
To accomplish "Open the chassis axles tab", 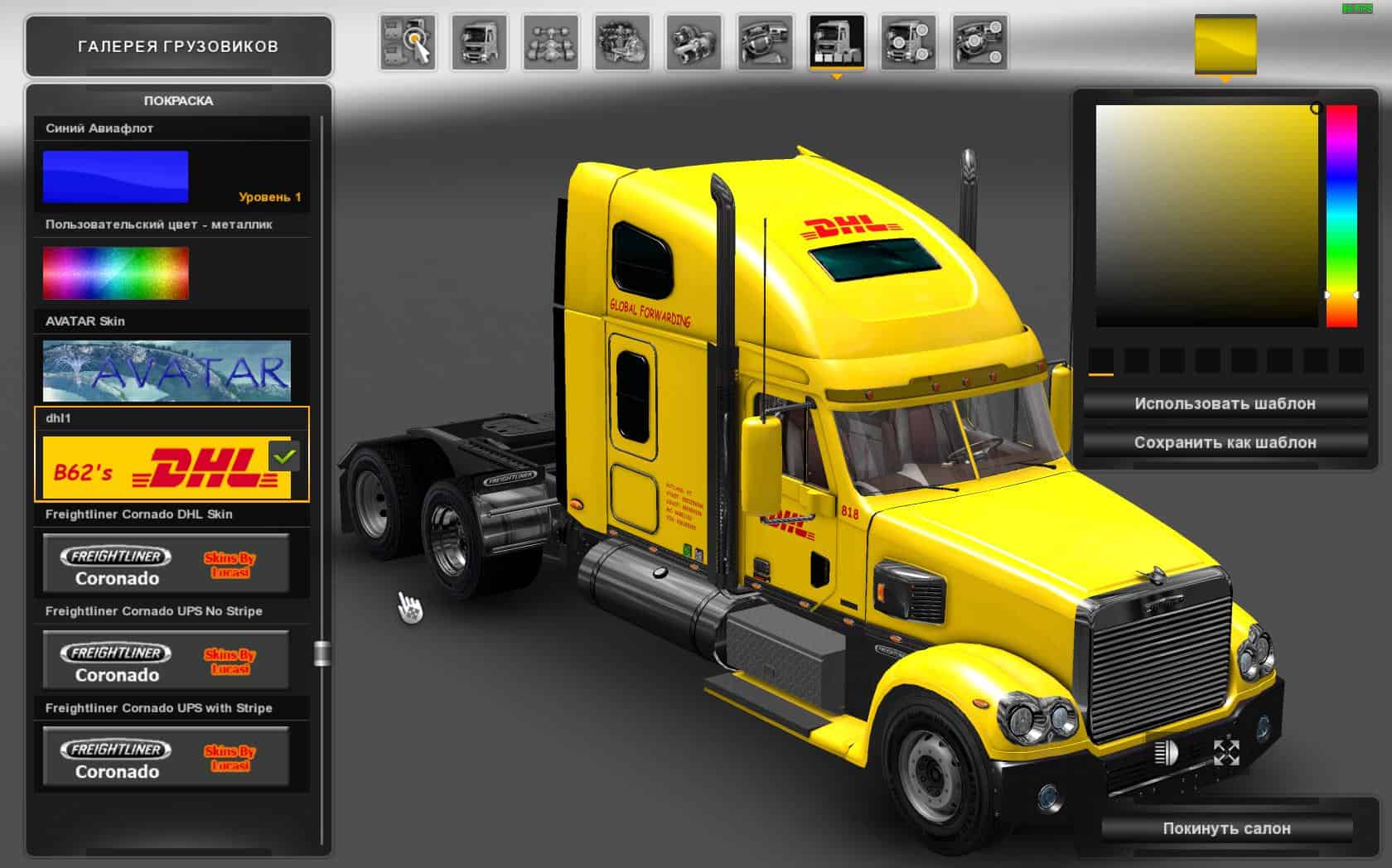I will click(x=551, y=41).
